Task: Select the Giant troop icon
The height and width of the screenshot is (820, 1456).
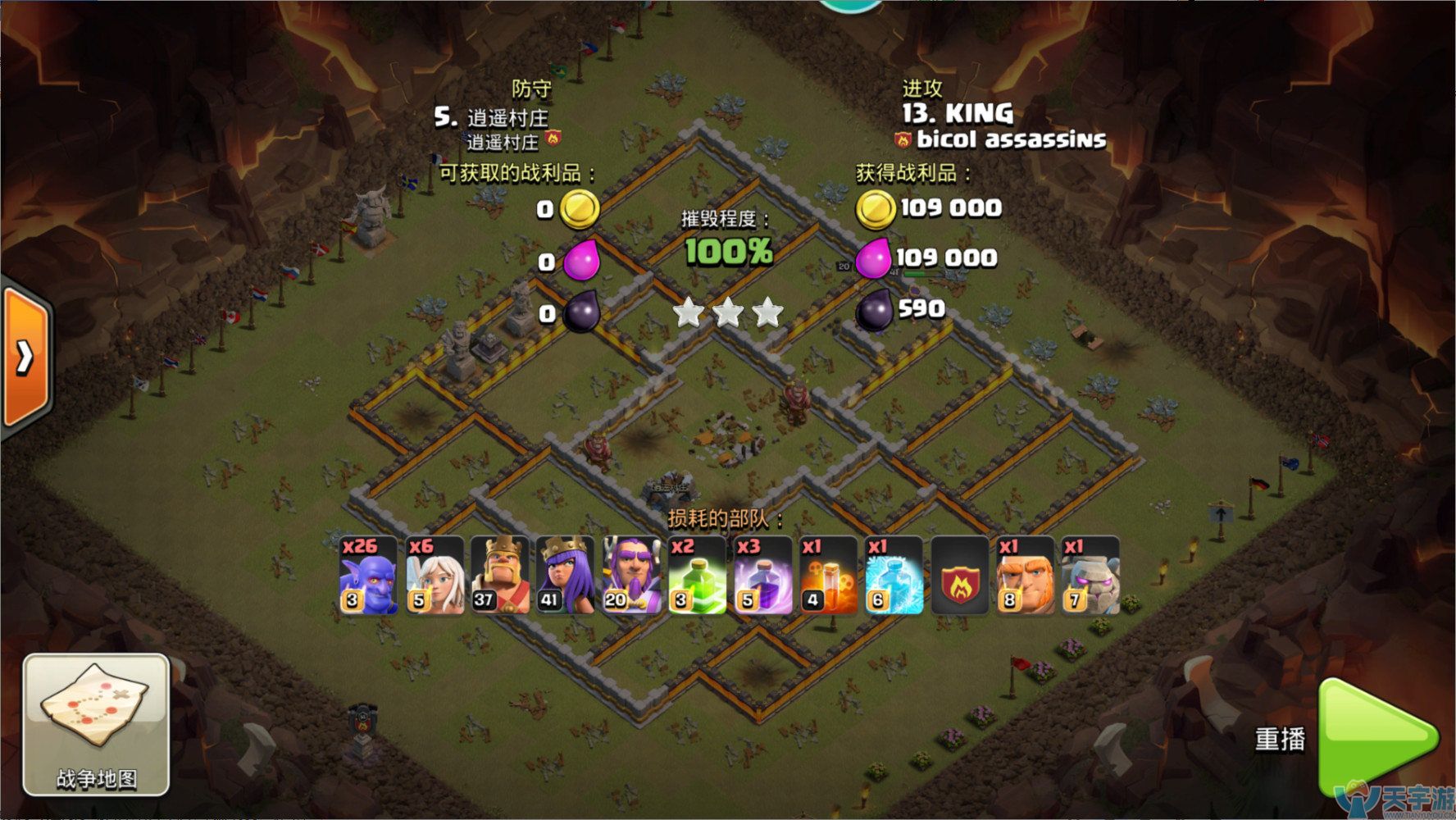Action: point(1025,576)
